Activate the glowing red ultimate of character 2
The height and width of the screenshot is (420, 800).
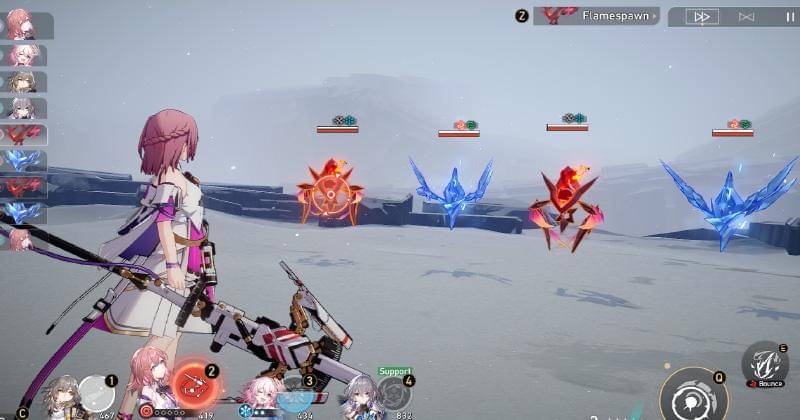pos(191,384)
